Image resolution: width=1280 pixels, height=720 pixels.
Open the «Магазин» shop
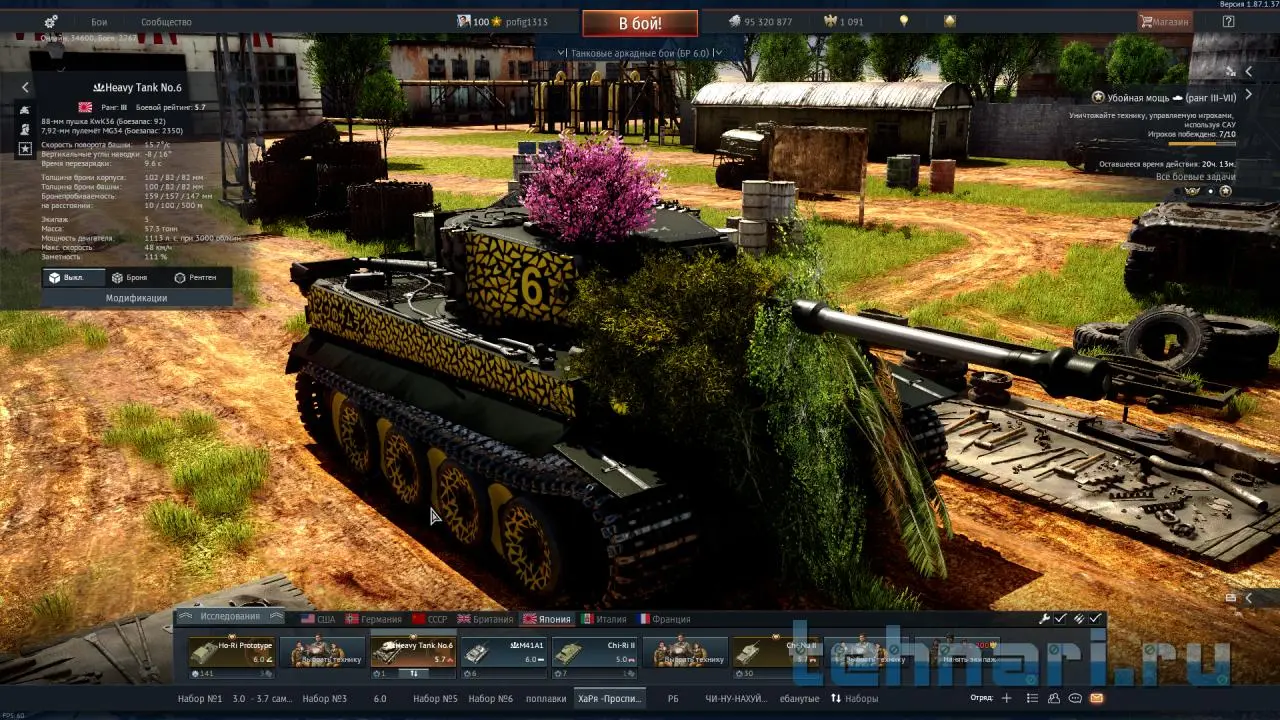coord(1165,21)
